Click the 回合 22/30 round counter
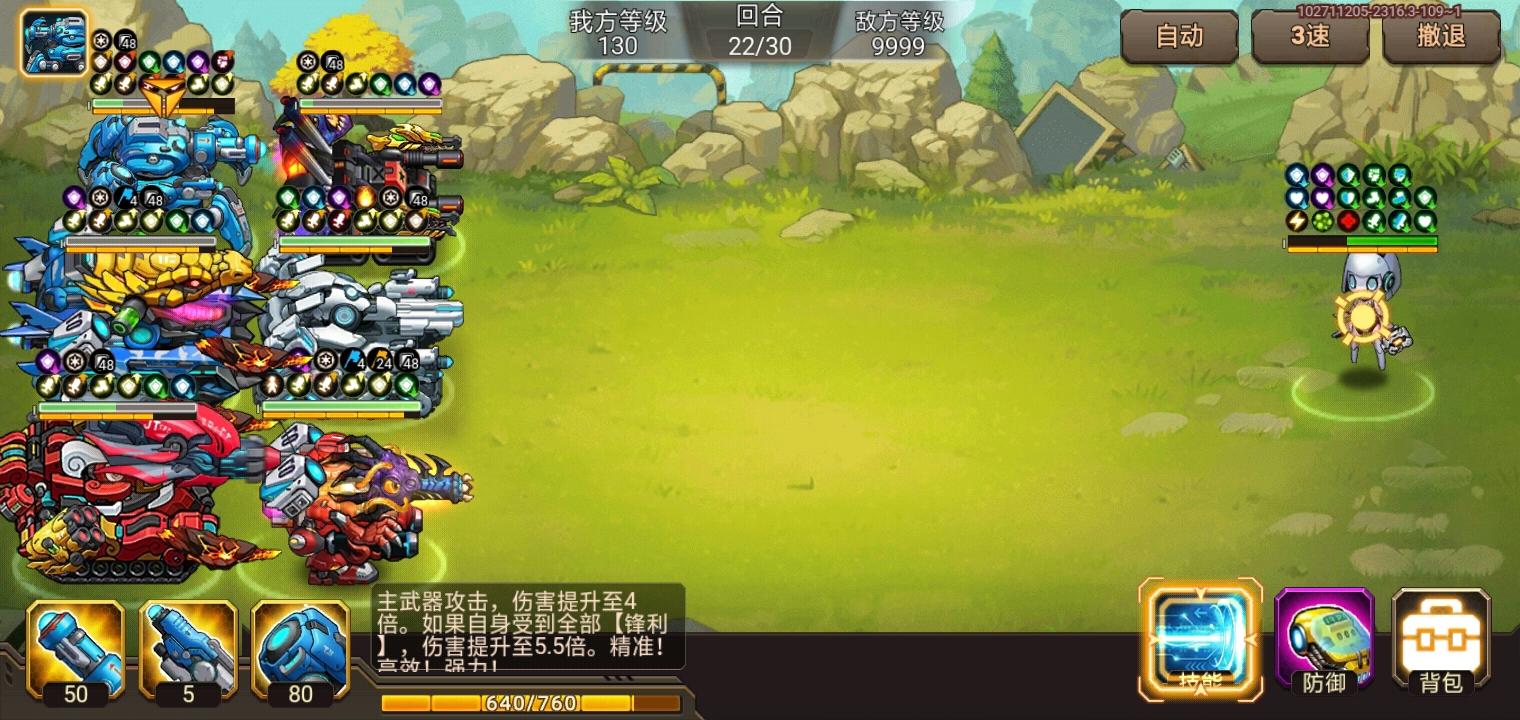Image resolution: width=1520 pixels, height=720 pixels. click(760, 30)
